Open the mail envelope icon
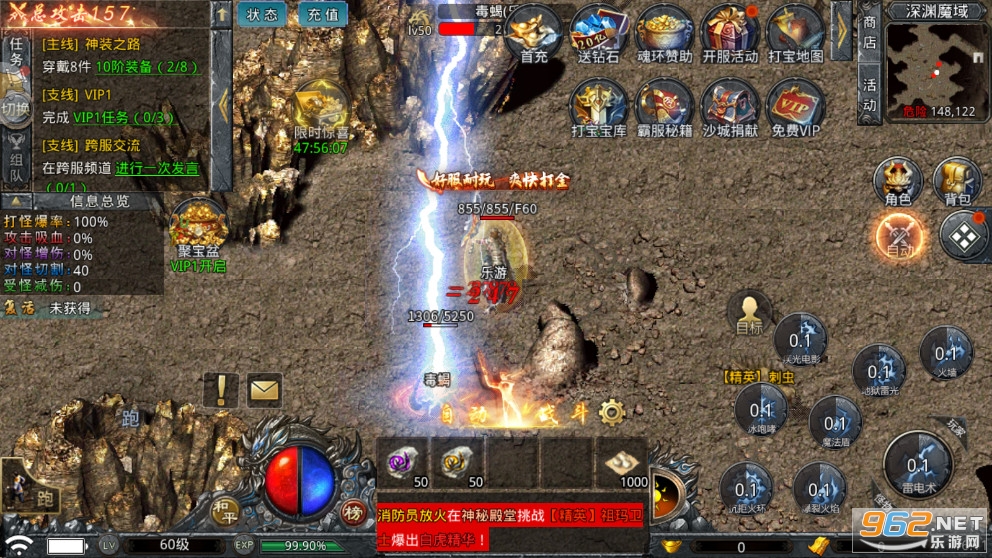This screenshot has height=558, width=992. 264,389
